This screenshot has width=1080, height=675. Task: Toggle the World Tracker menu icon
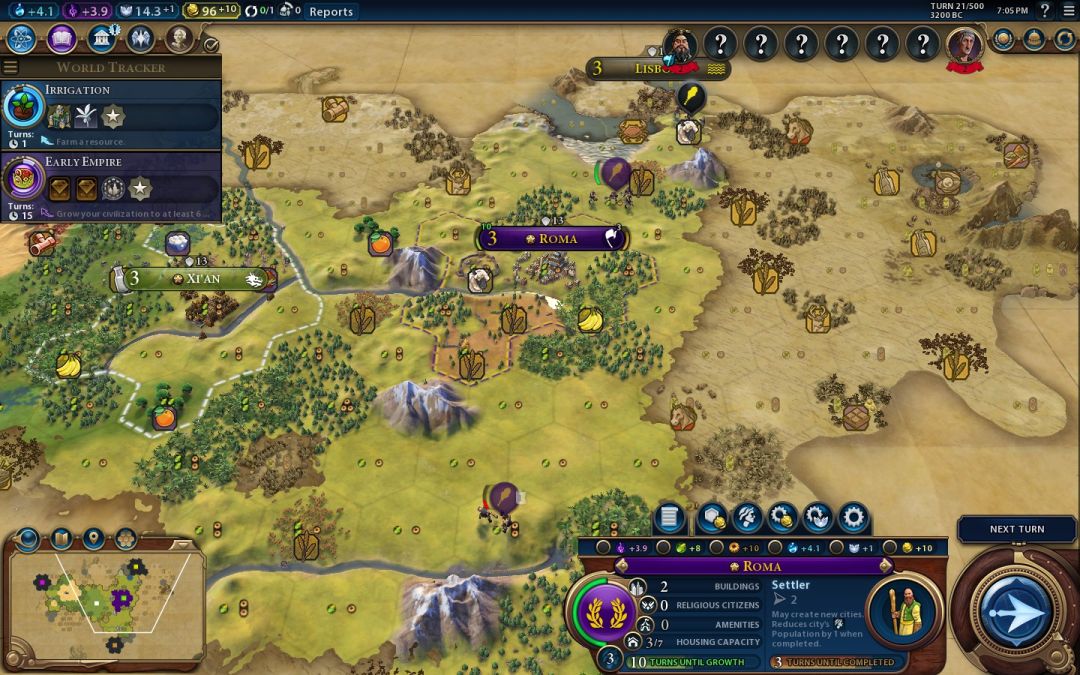pos(11,67)
